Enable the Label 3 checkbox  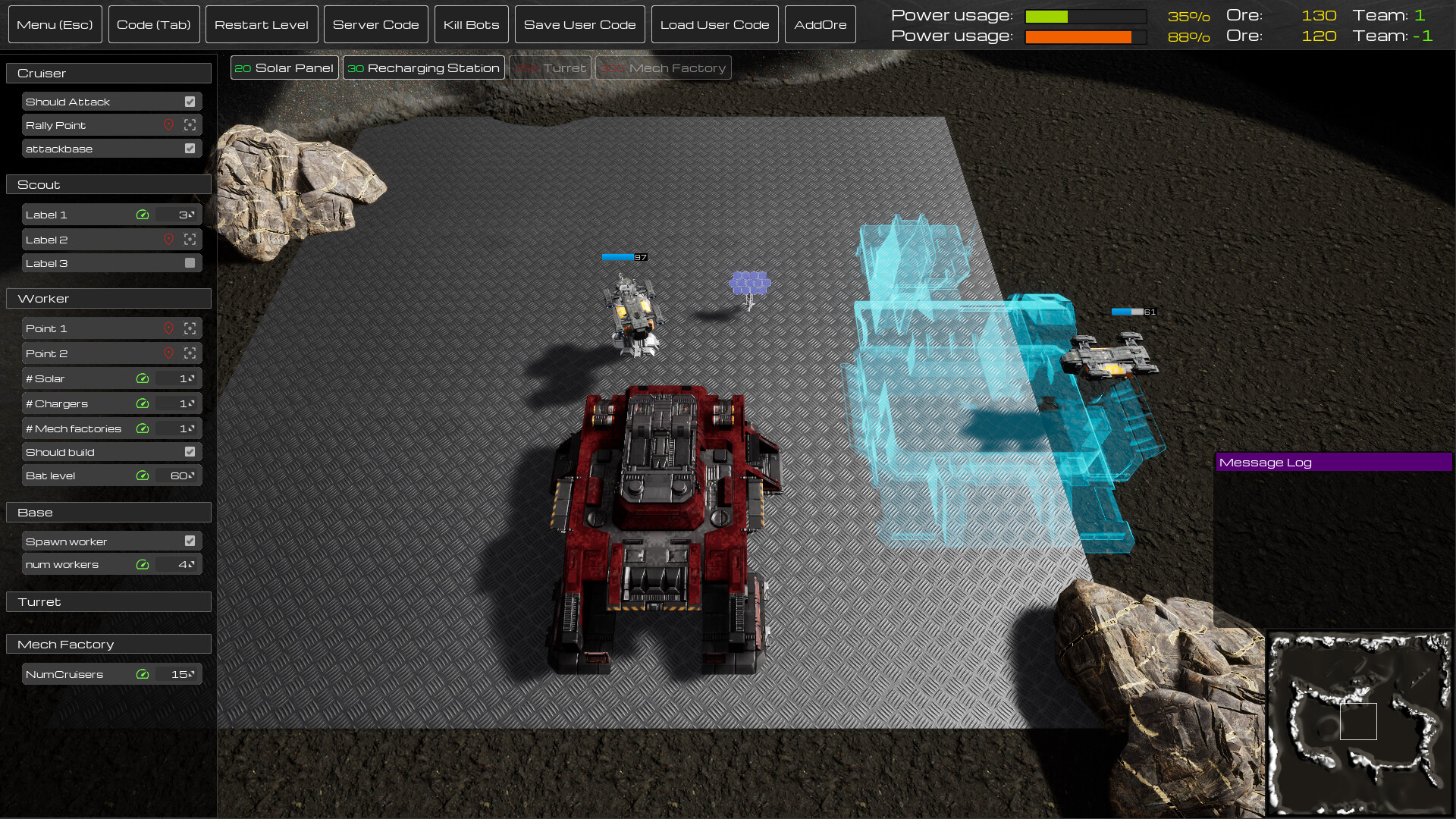point(190,262)
